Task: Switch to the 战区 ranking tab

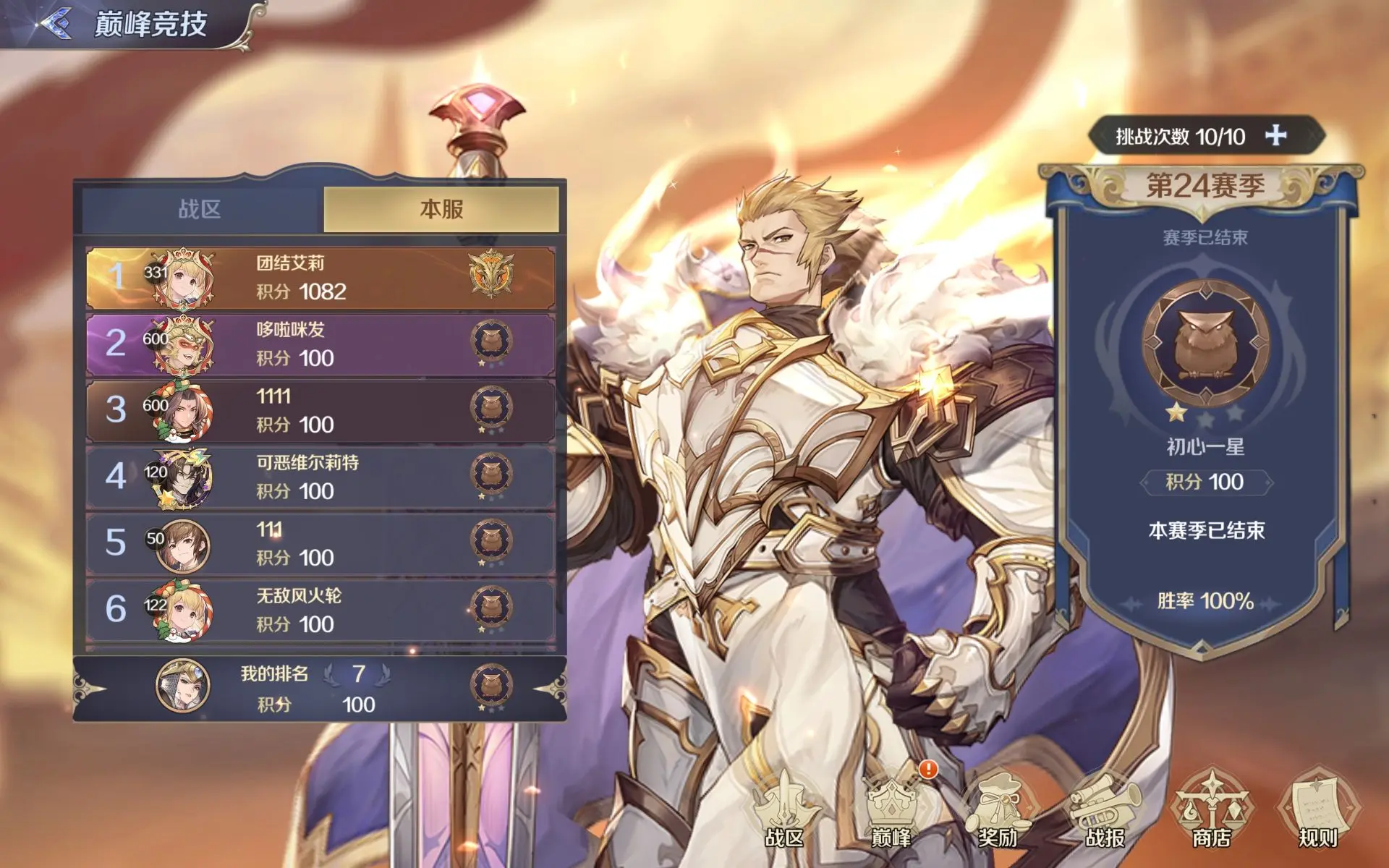Action: point(200,210)
